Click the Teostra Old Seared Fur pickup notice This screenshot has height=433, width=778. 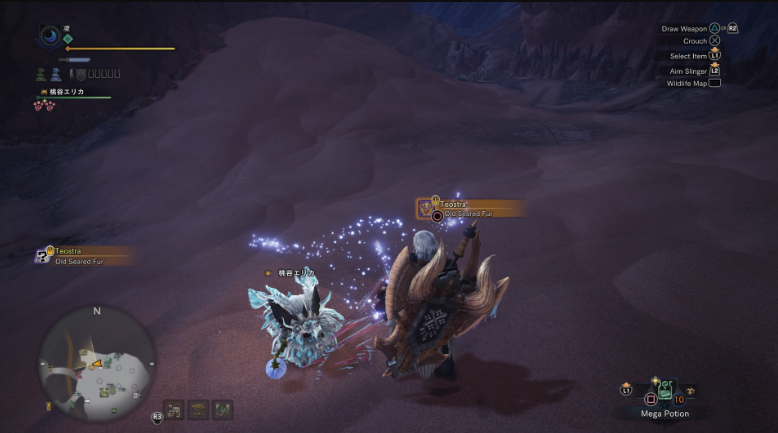click(84, 255)
